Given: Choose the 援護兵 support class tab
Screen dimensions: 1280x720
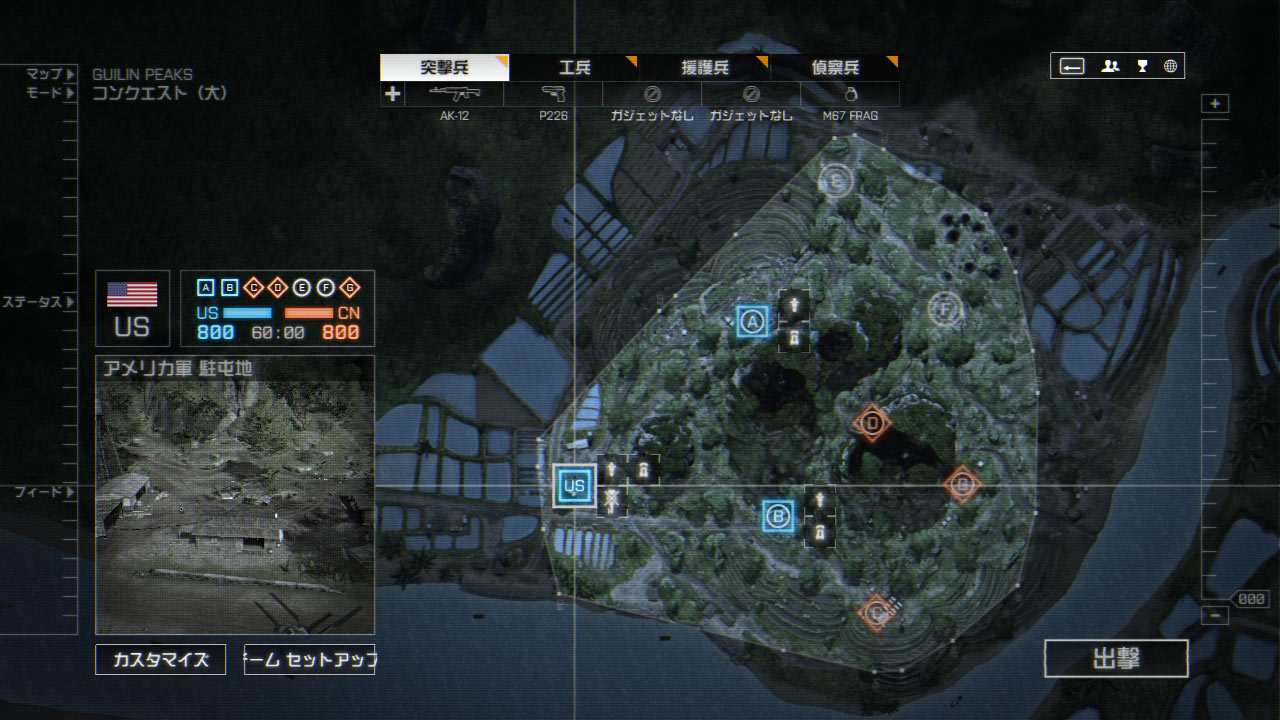Looking at the screenshot, I should [x=704, y=67].
